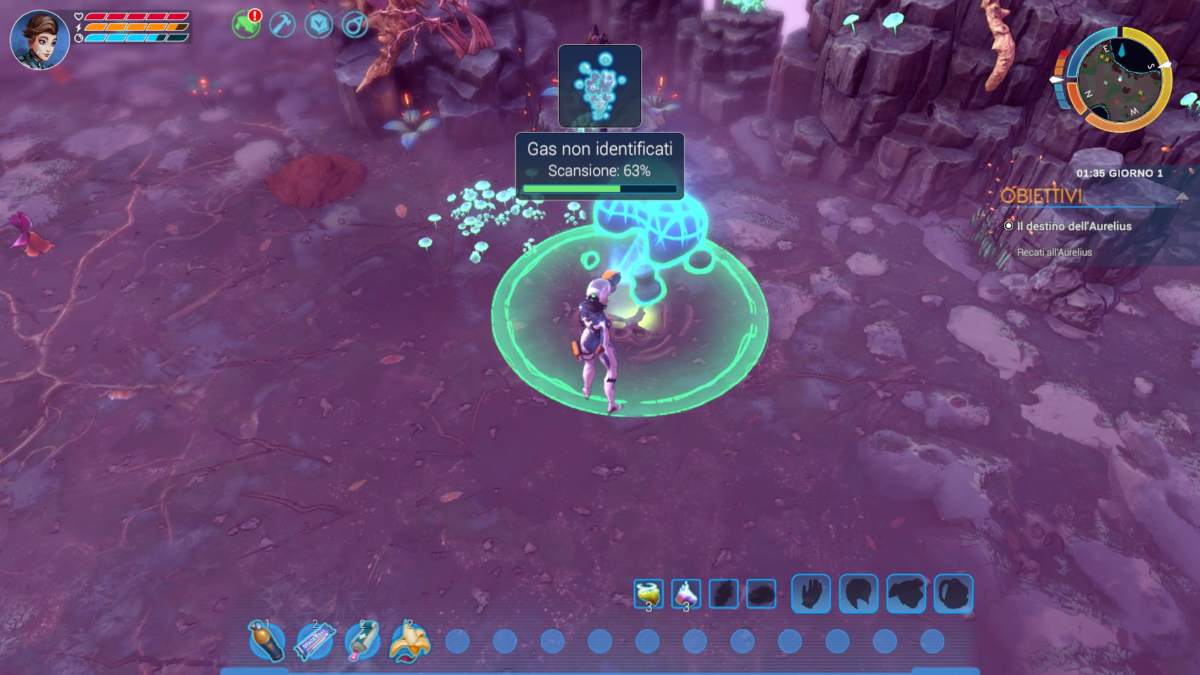
Task: Select the hexagon badge icon
Action: 318,24
